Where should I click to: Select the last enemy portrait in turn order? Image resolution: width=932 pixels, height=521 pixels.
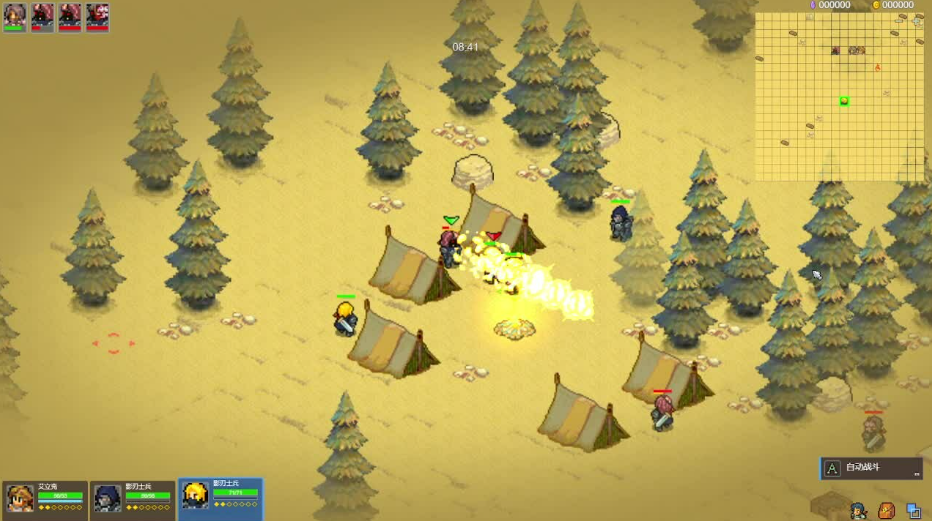(x=98, y=15)
